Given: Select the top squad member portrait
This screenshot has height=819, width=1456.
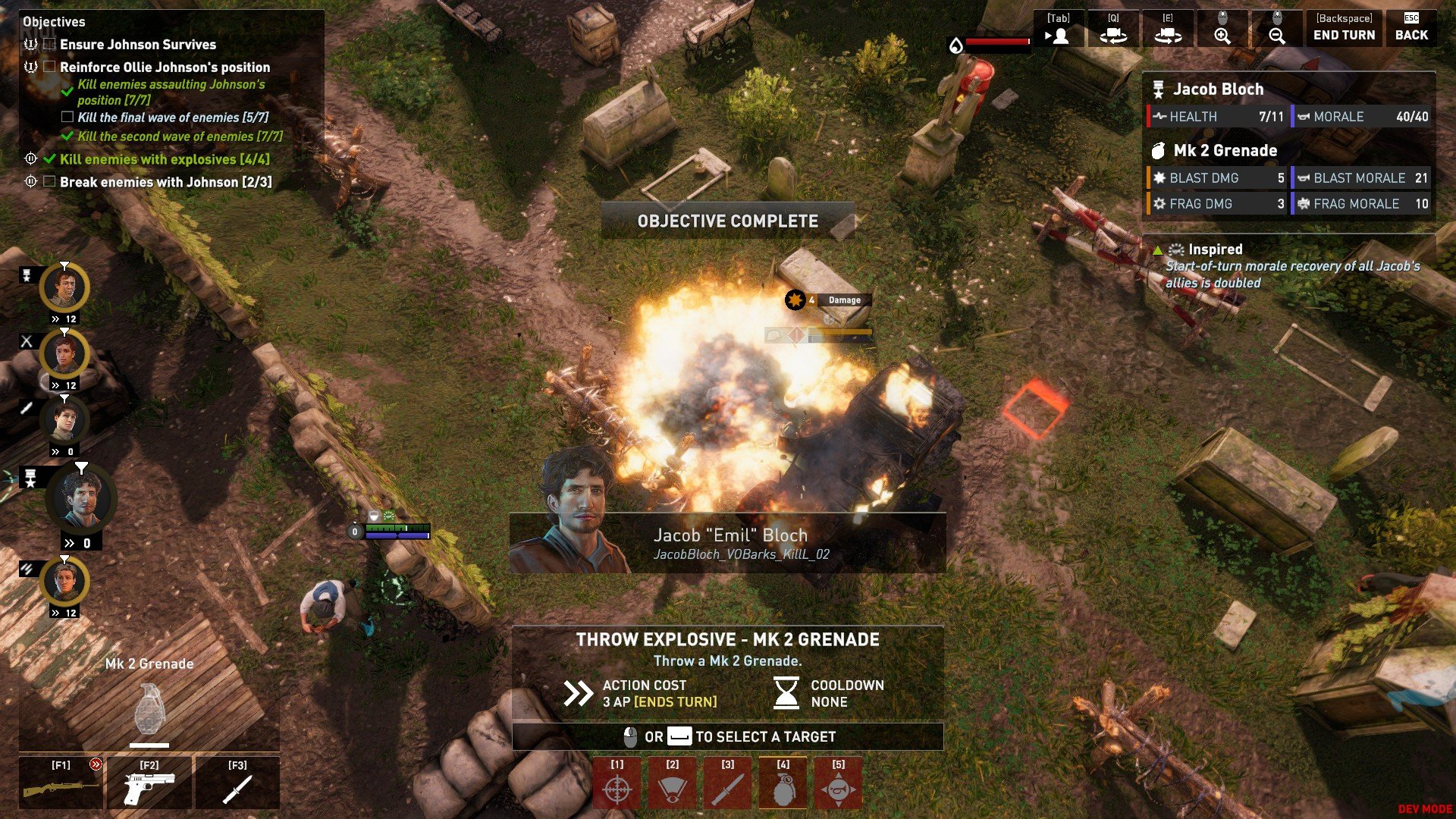Looking at the screenshot, I should [64, 288].
